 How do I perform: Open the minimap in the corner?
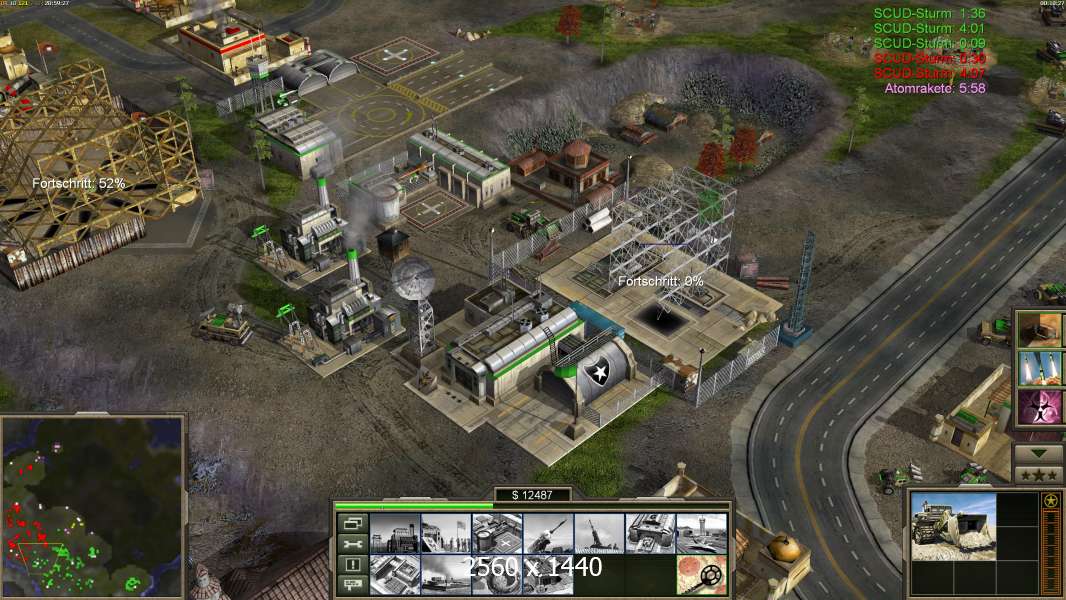point(93,505)
